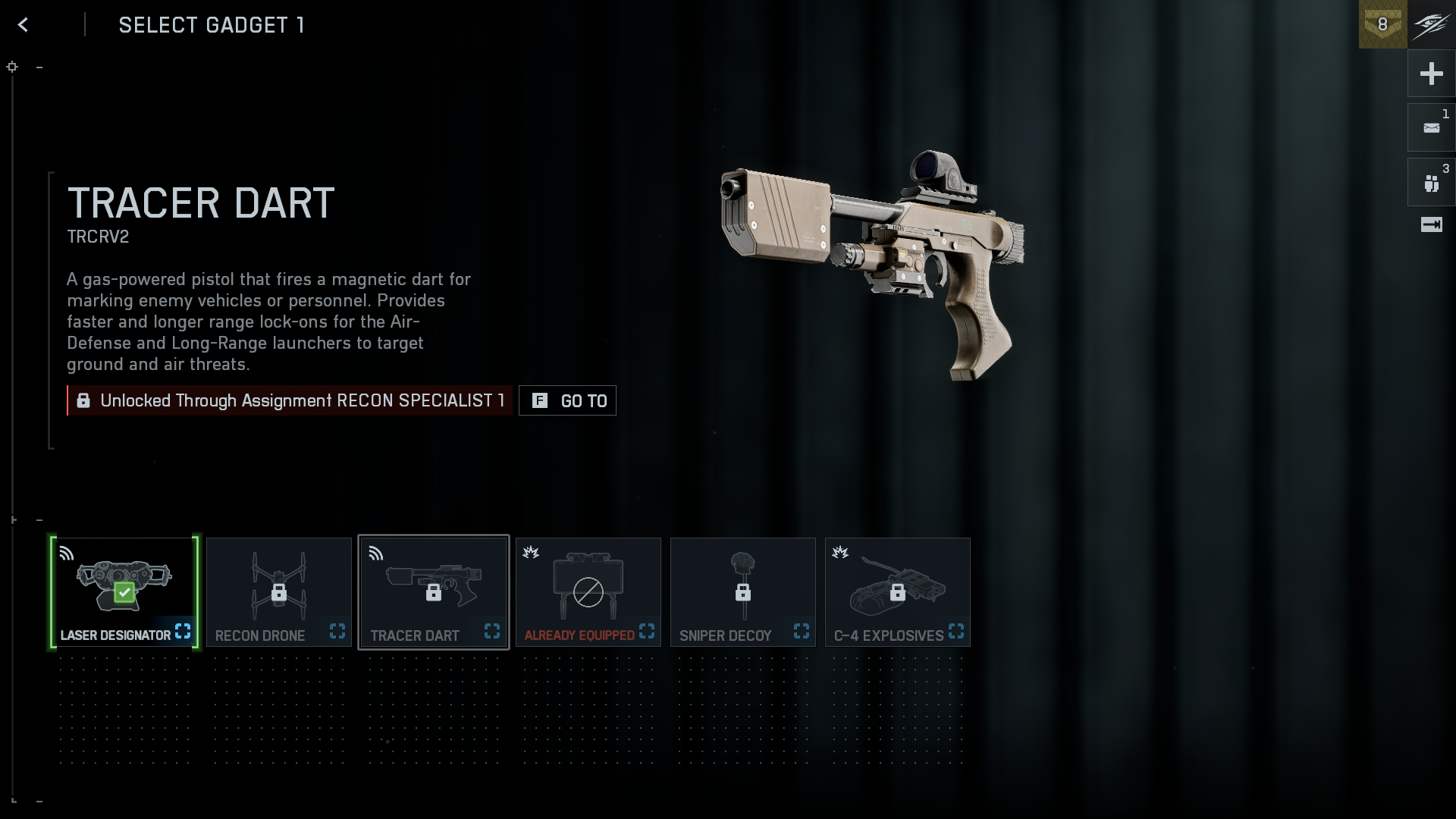Click the exit arrow icon
The height and width of the screenshot is (819, 1456).
tap(1431, 224)
